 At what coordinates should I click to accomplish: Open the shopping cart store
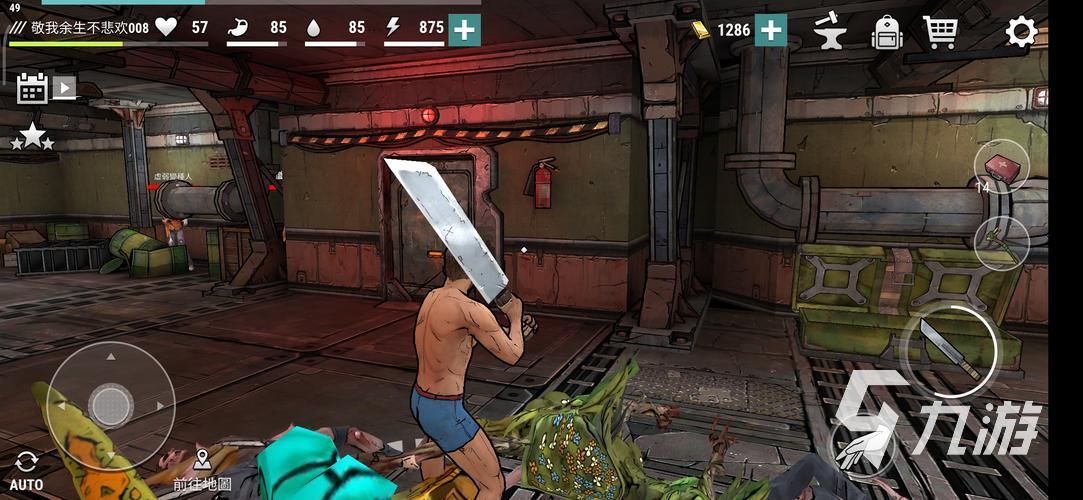[x=940, y=32]
